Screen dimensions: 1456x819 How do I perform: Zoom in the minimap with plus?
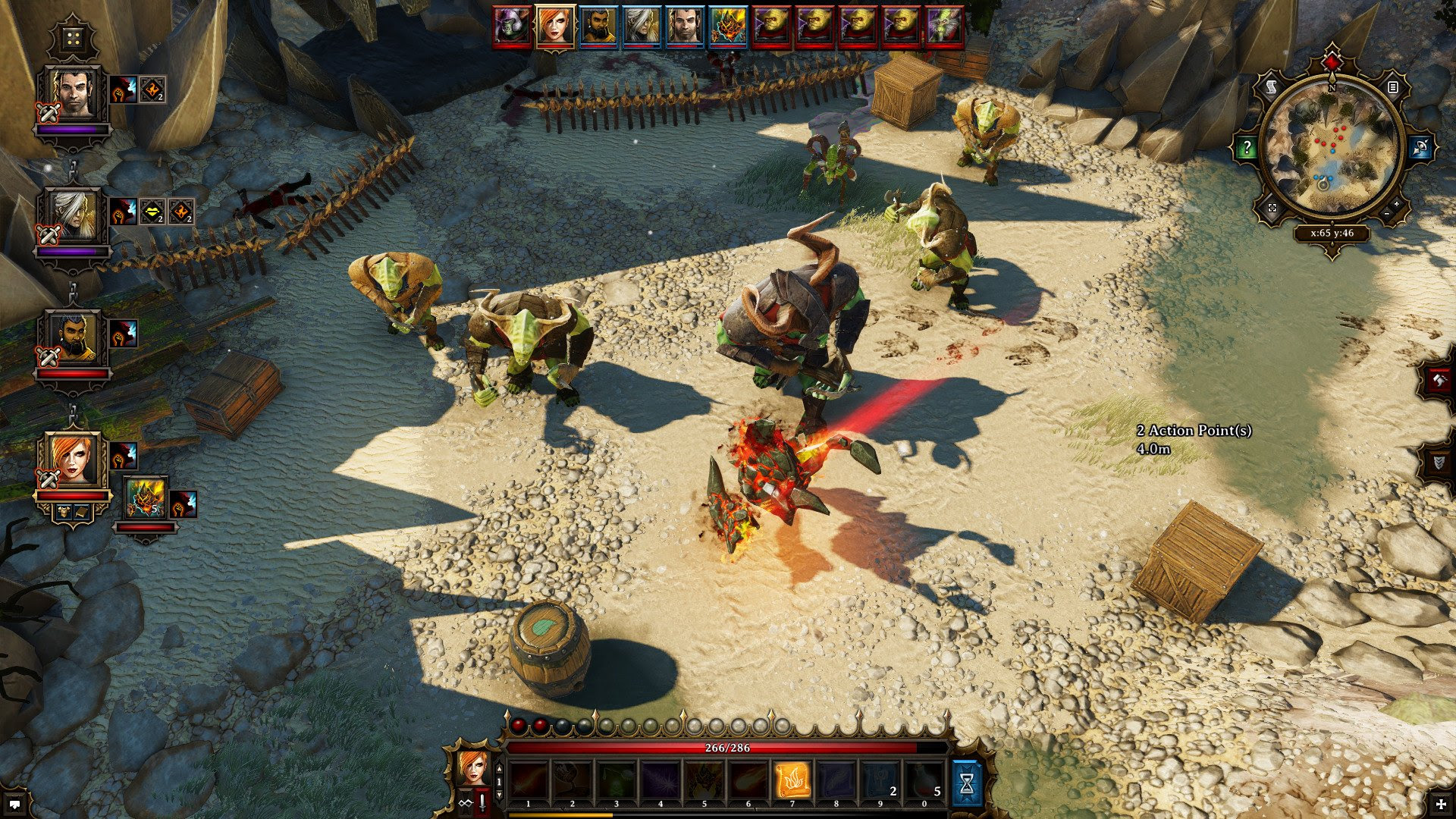[1397, 205]
